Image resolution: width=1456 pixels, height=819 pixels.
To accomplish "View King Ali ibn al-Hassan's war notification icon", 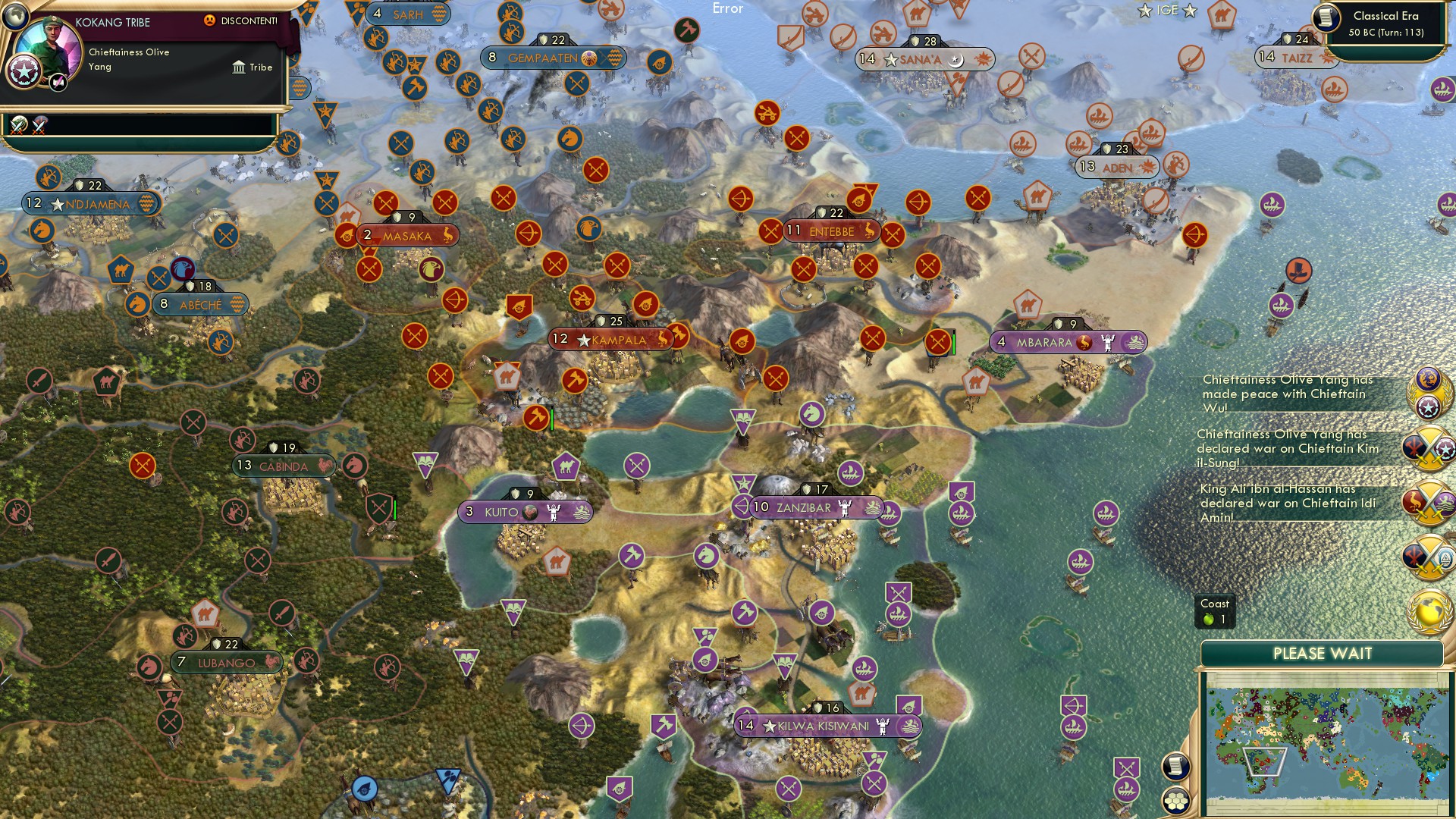I will coord(1429,499).
